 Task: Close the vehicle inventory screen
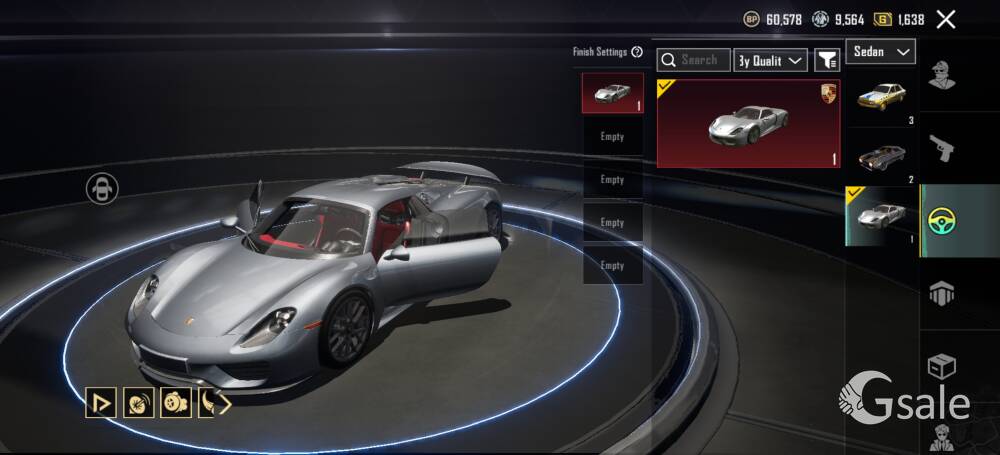(x=945, y=19)
